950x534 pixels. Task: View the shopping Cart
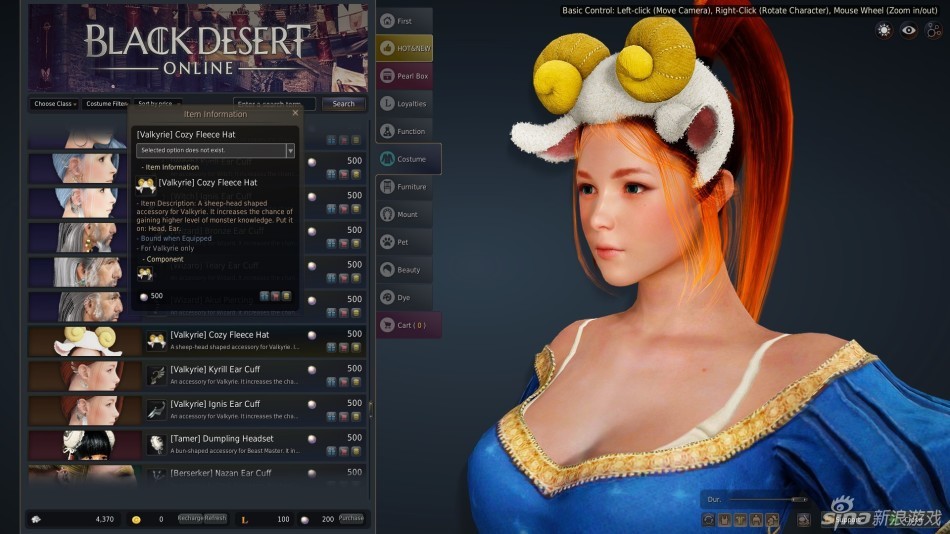point(408,325)
